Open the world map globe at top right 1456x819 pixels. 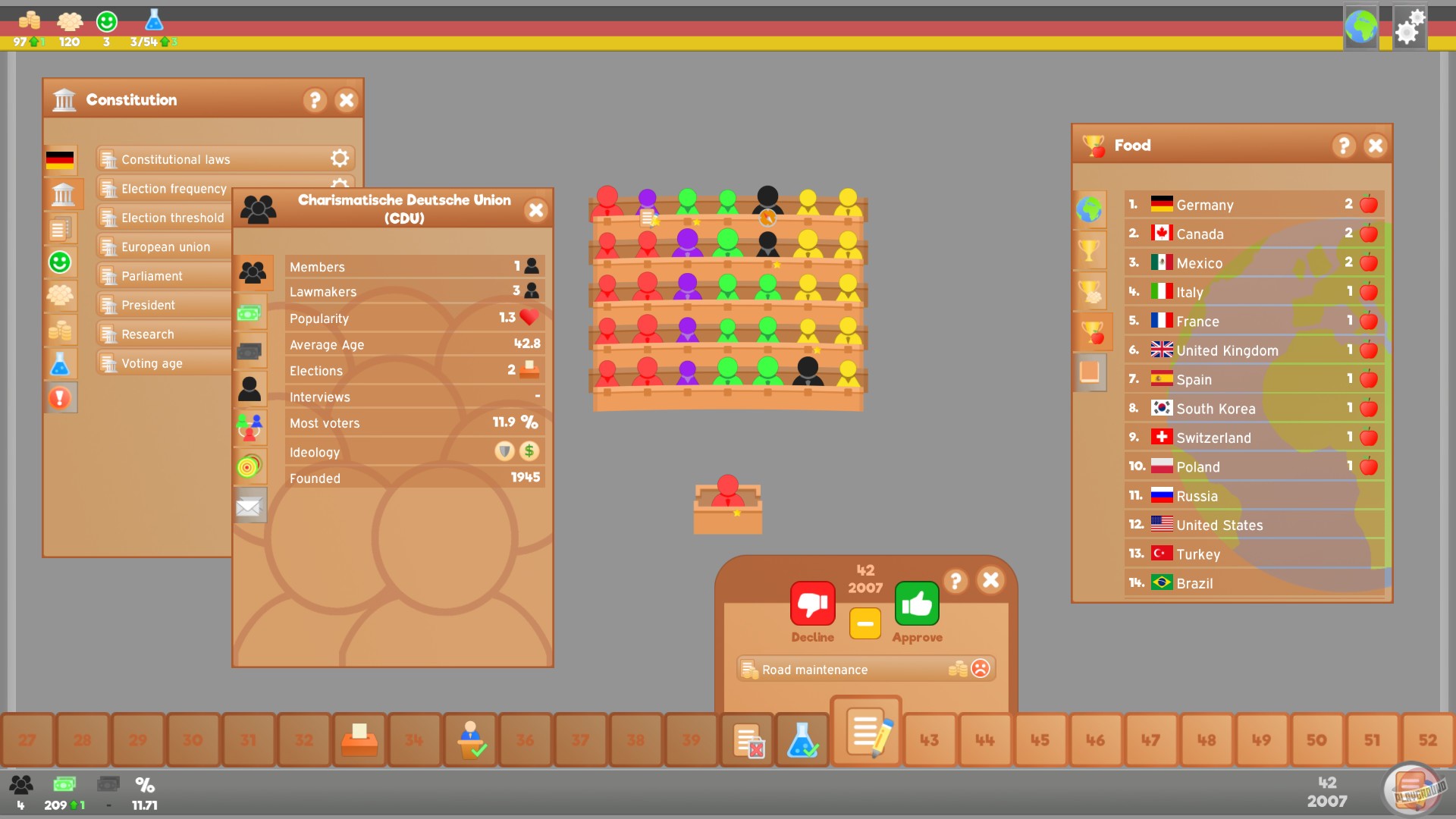1361,28
